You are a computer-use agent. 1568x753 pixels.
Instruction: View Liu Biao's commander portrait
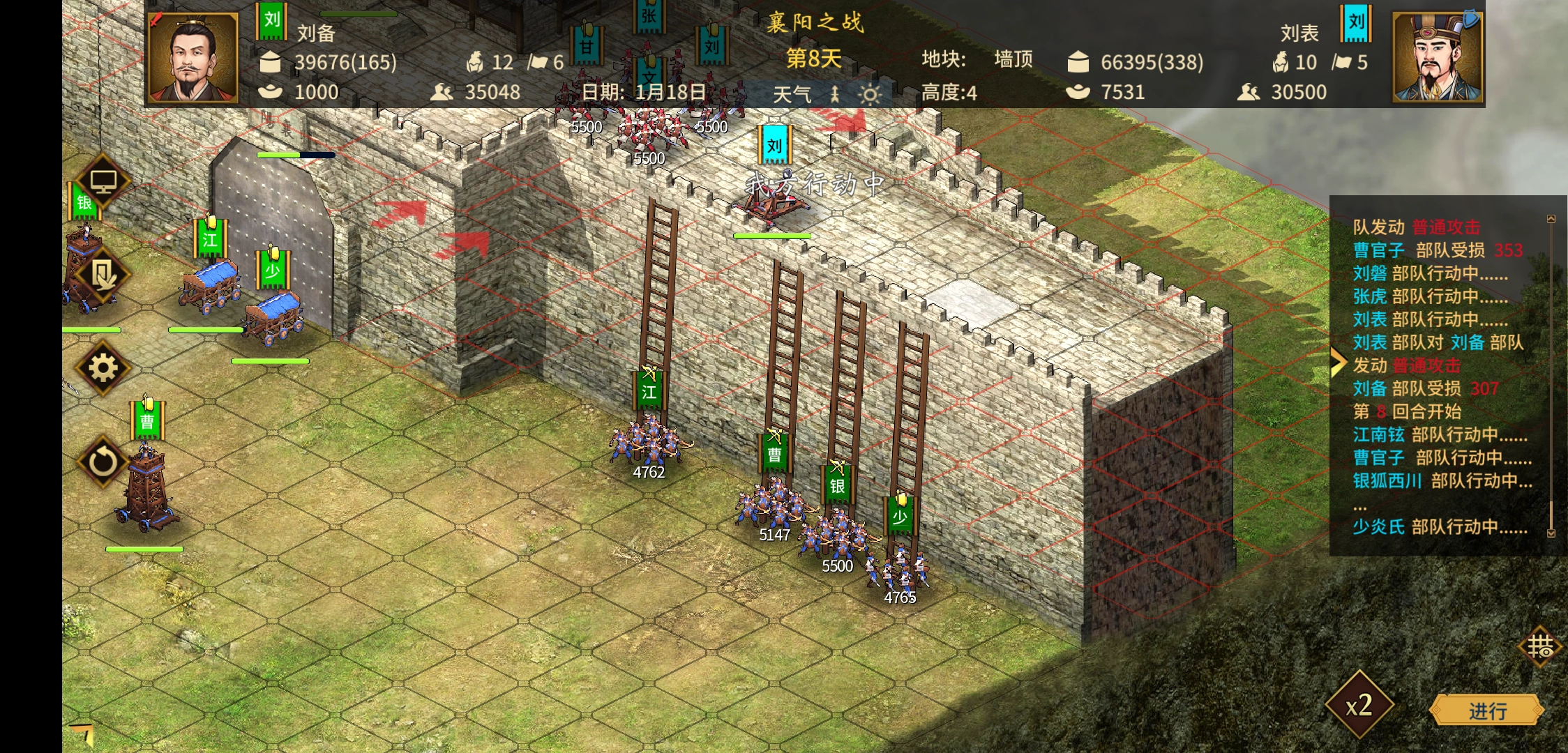[1437, 57]
